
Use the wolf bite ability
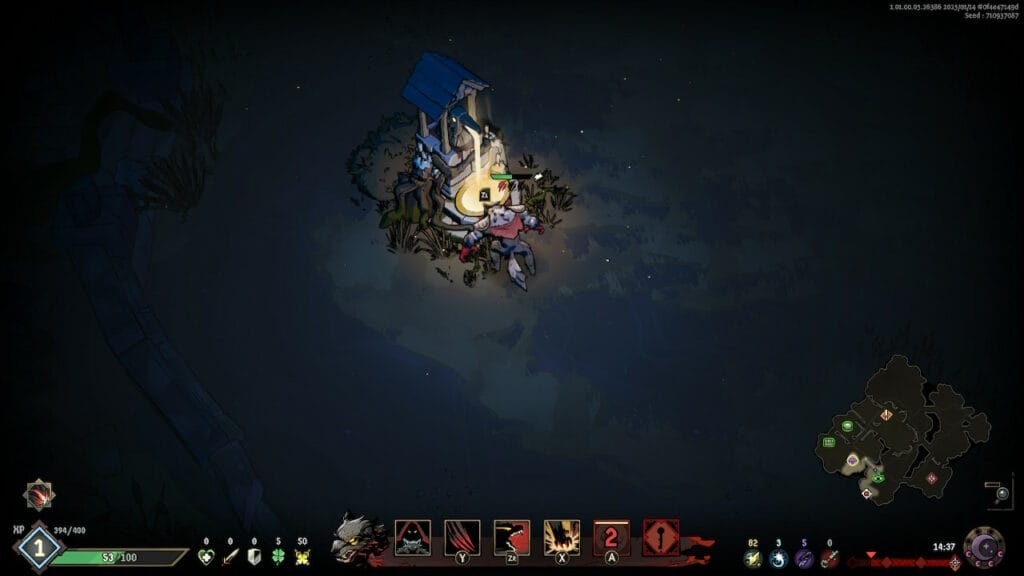click(512, 538)
